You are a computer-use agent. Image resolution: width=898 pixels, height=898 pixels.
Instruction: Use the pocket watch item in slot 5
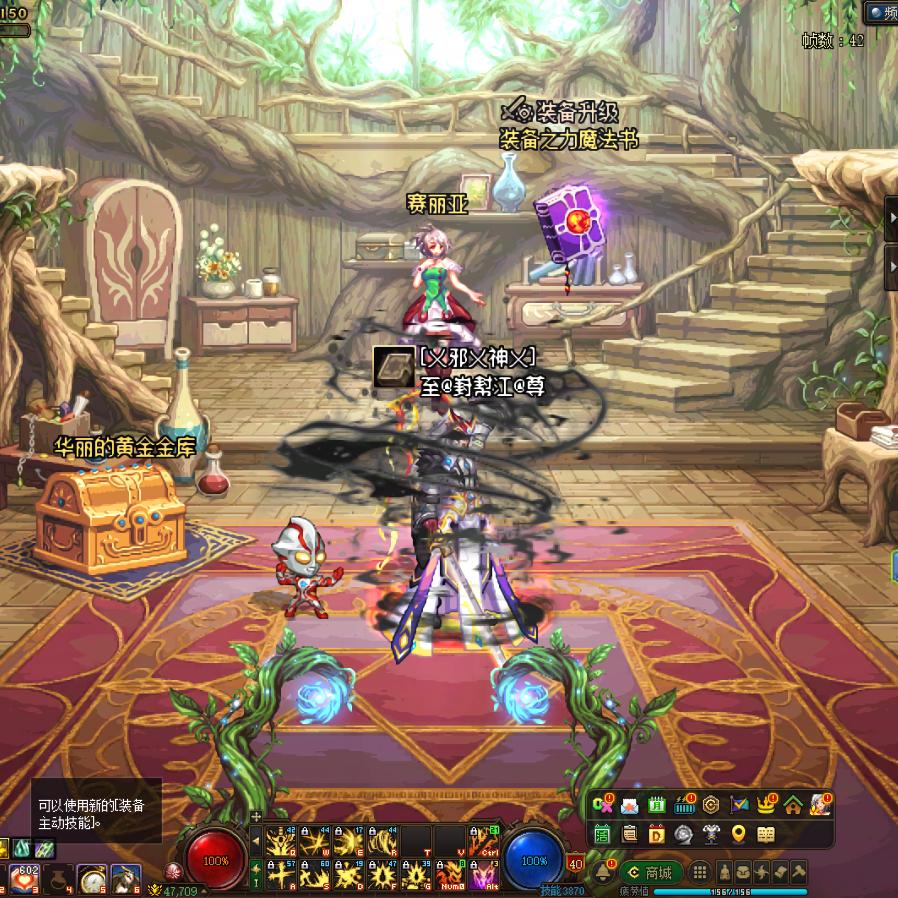[x=93, y=879]
